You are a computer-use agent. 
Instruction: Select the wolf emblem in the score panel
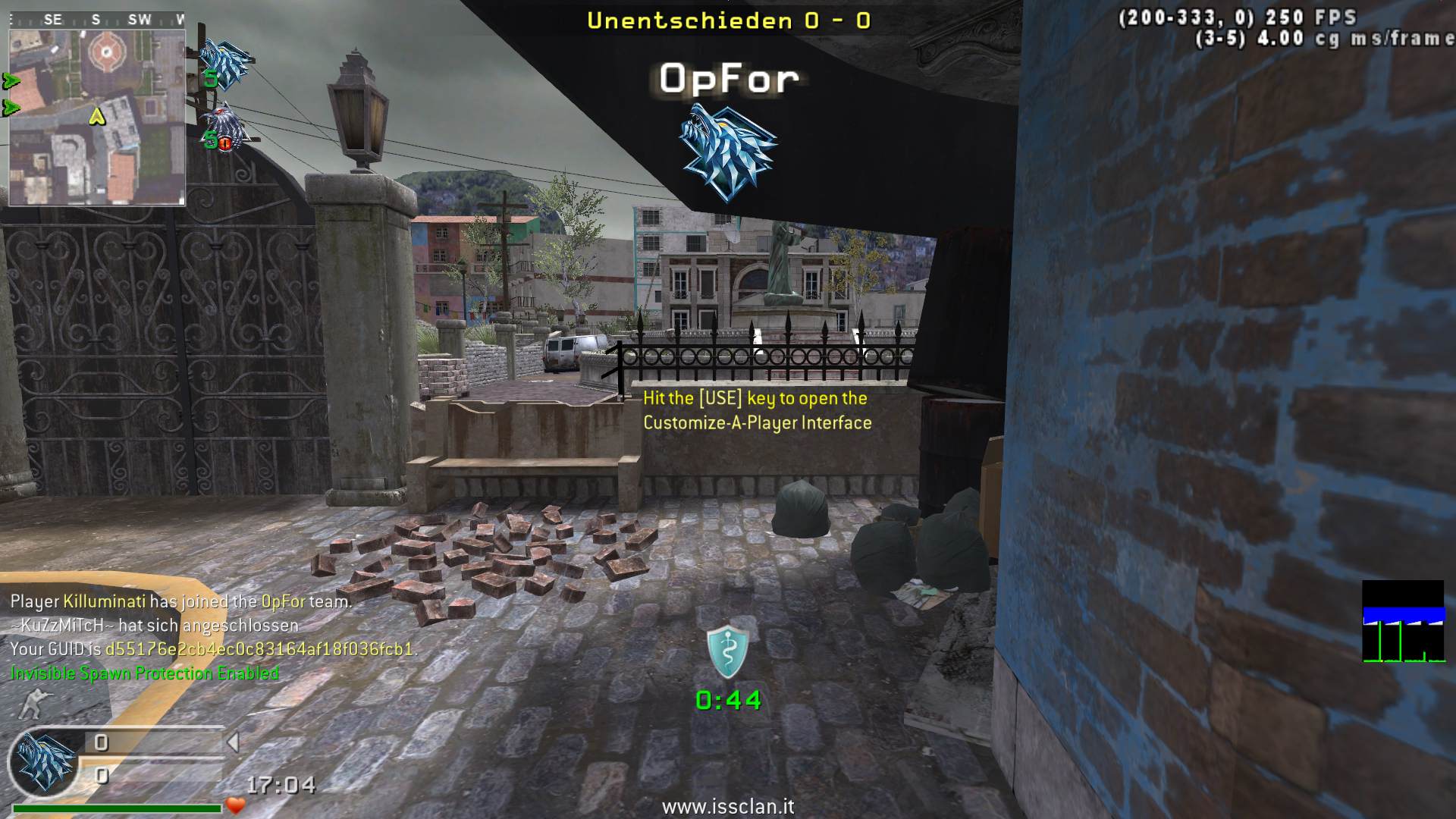click(46, 761)
